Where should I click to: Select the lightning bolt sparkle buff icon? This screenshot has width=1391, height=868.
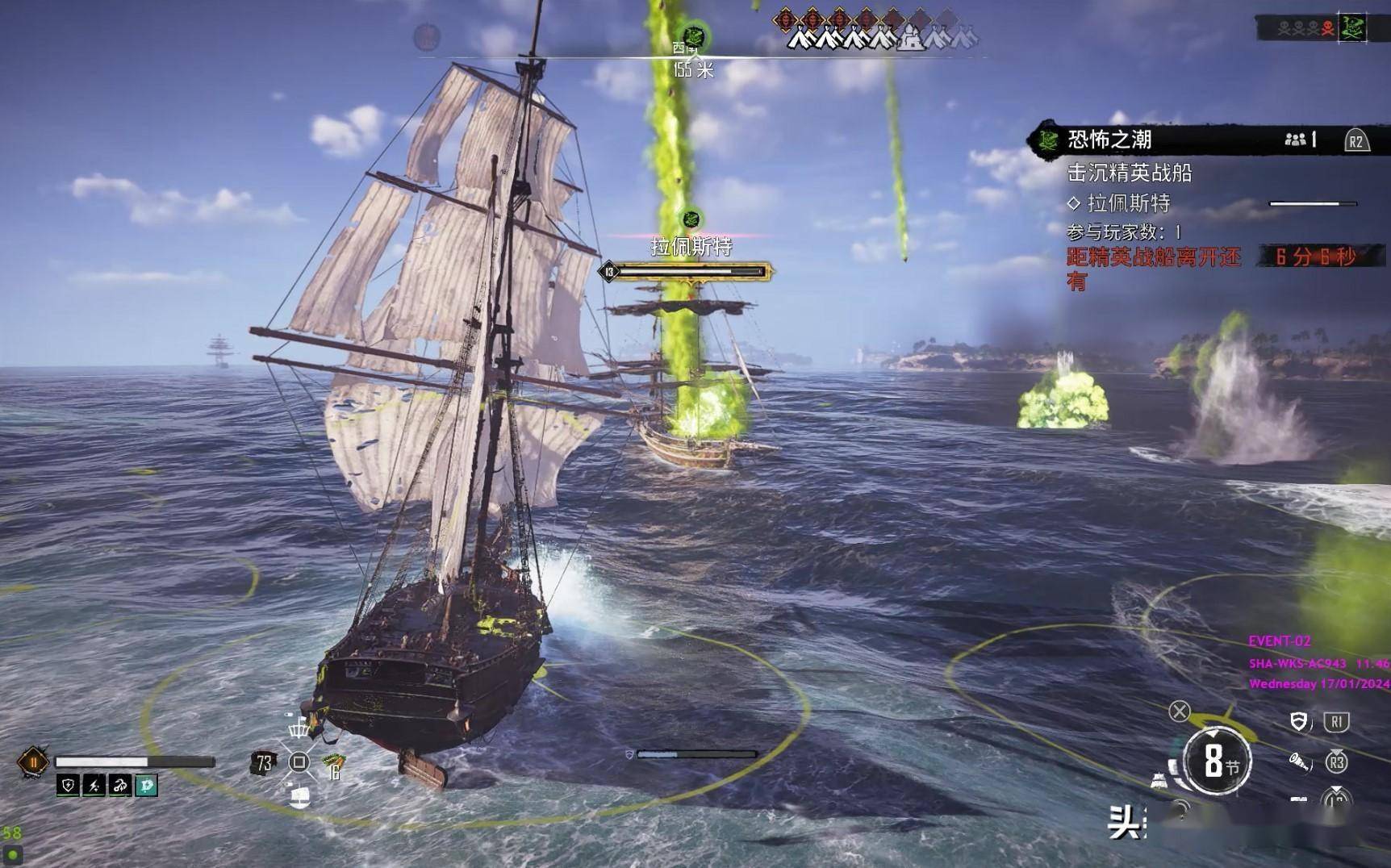click(94, 785)
